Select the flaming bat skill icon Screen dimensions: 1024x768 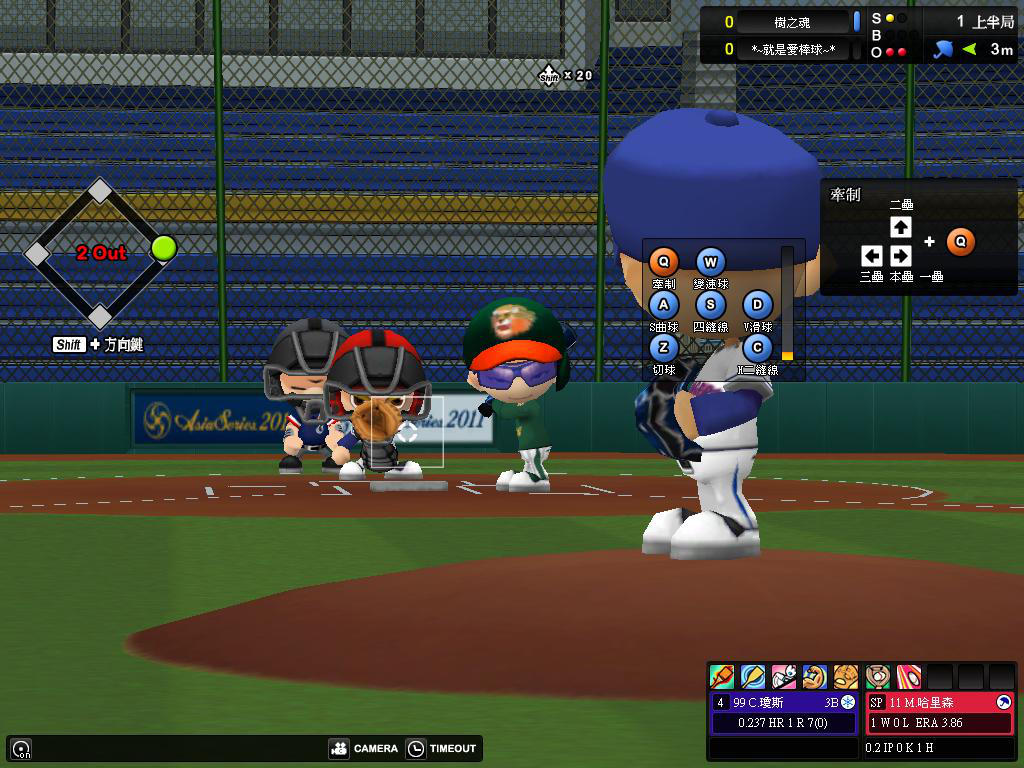[722, 677]
